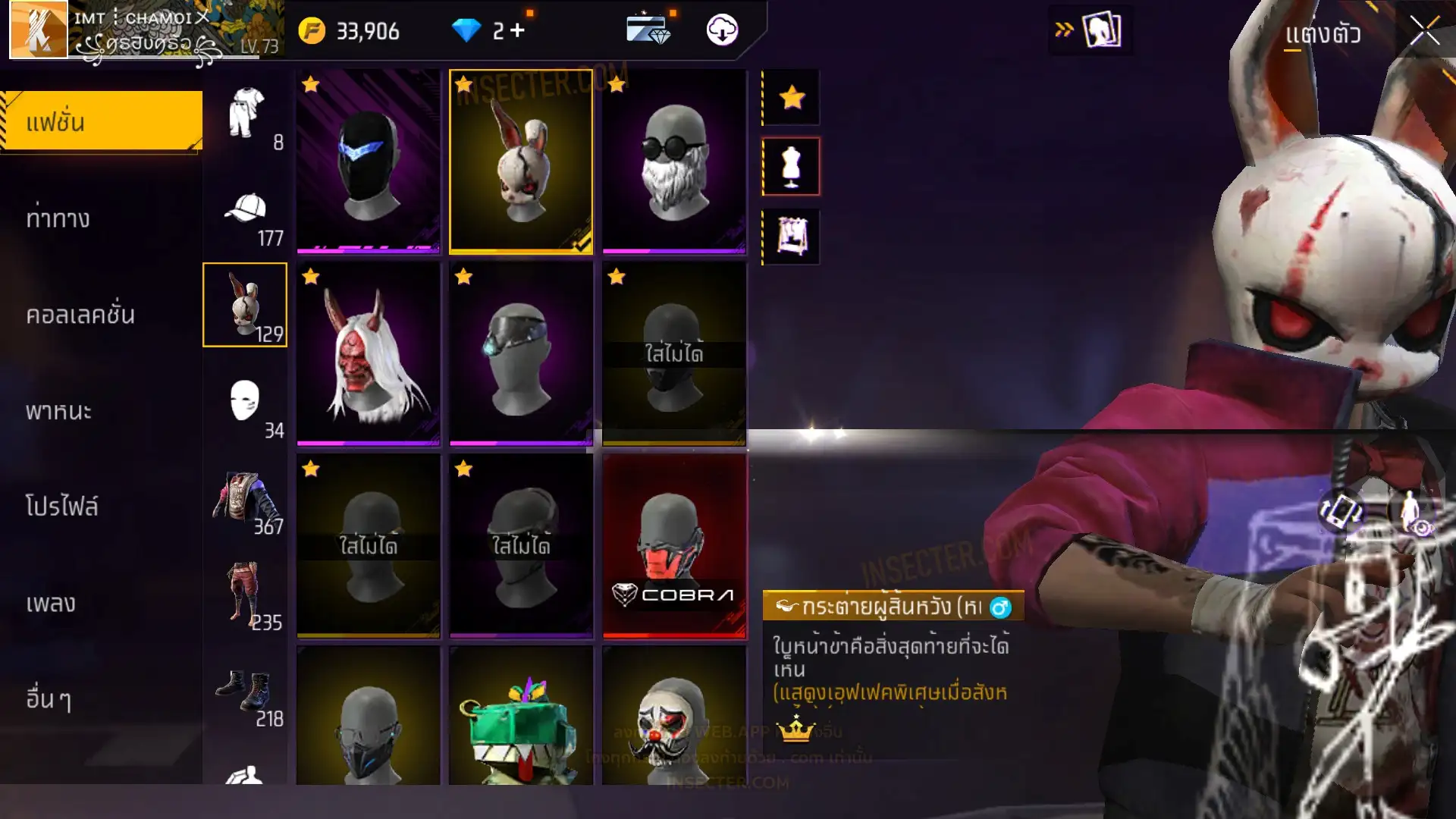This screenshot has height=819, width=1456.
Task: Go to the โปรไฟล์ tab
Action: tap(102, 507)
